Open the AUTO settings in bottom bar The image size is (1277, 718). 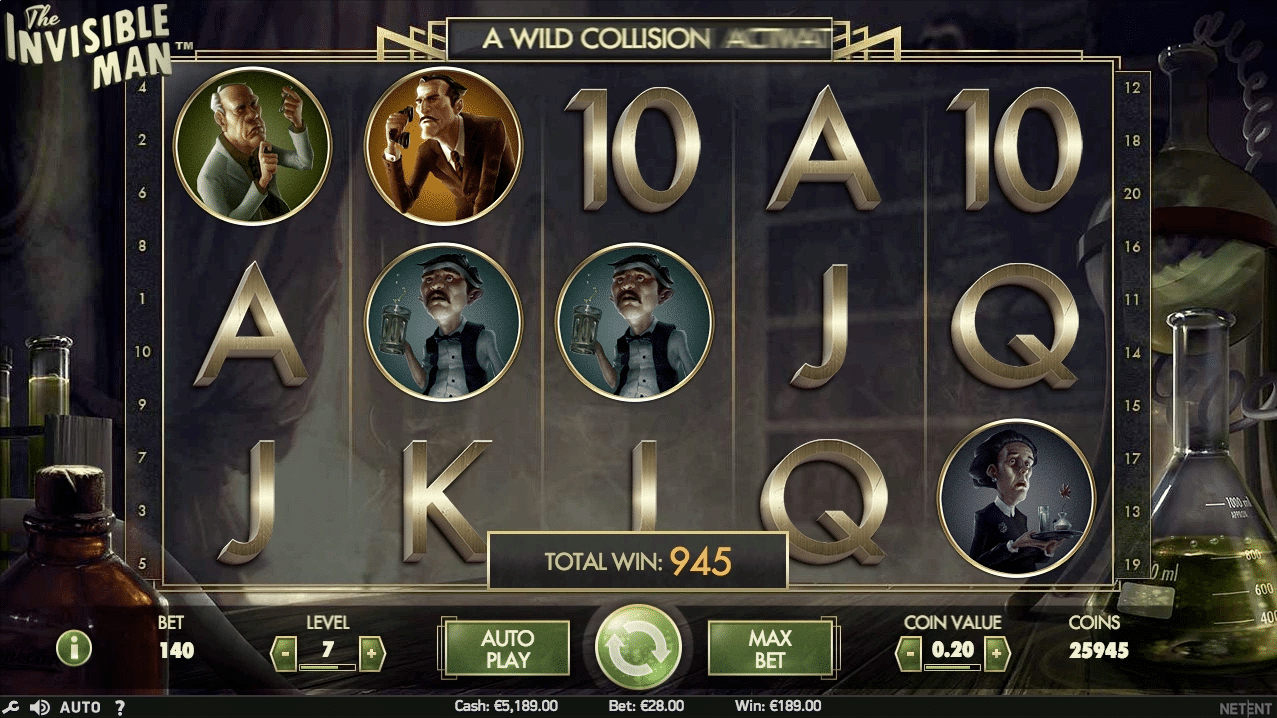pos(80,707)
